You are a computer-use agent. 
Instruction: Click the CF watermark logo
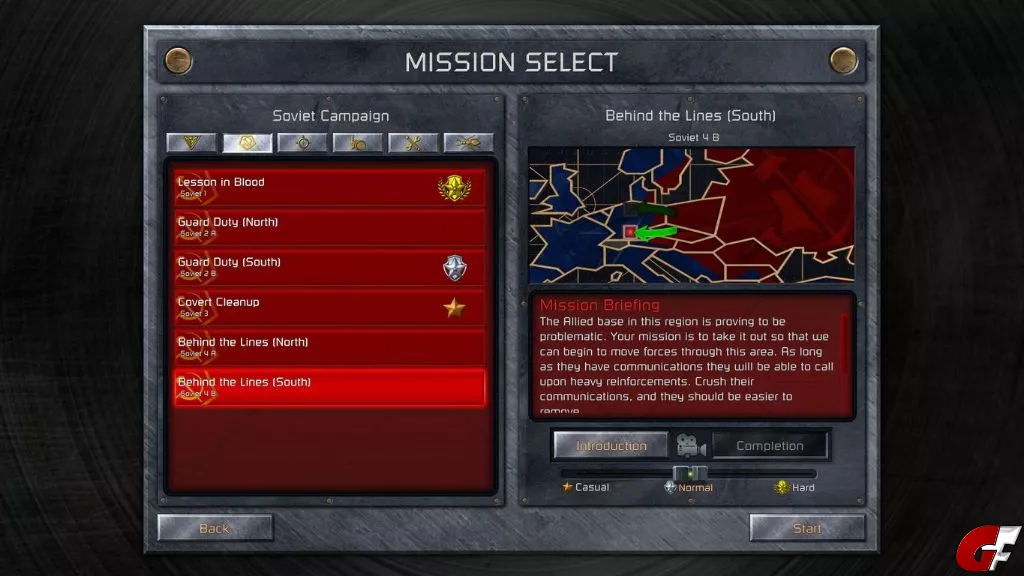987,548
